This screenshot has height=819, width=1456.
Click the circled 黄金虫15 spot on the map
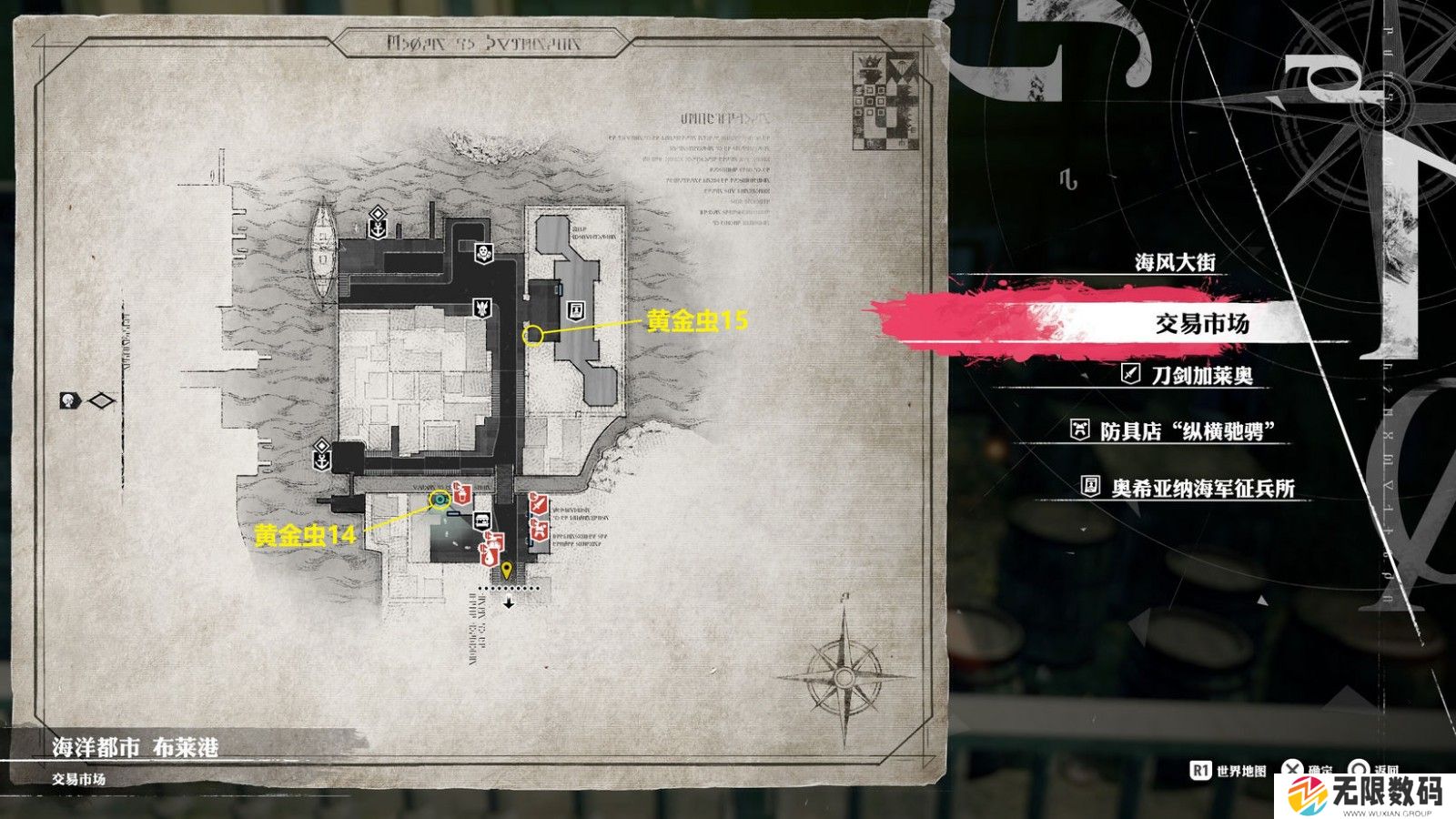click(534, 336)
